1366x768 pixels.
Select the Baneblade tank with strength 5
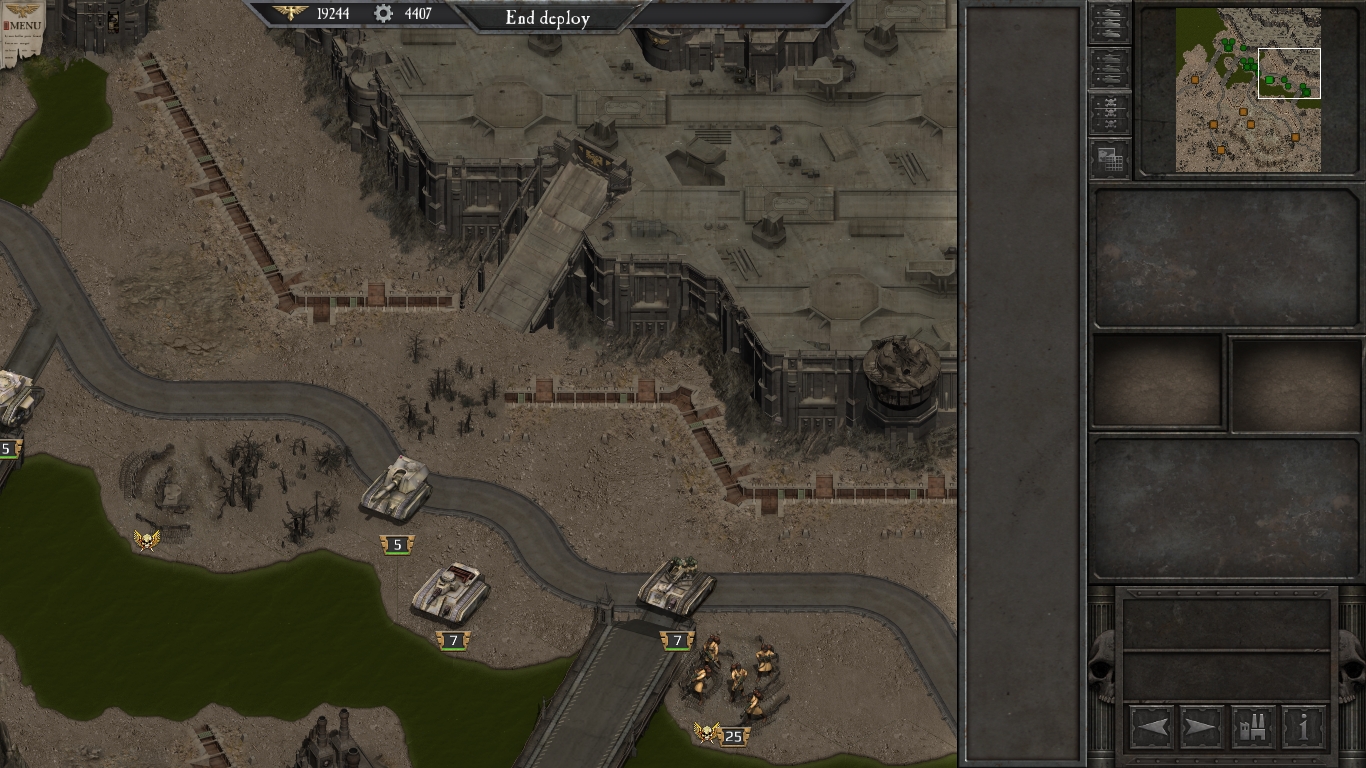point(398,488)
